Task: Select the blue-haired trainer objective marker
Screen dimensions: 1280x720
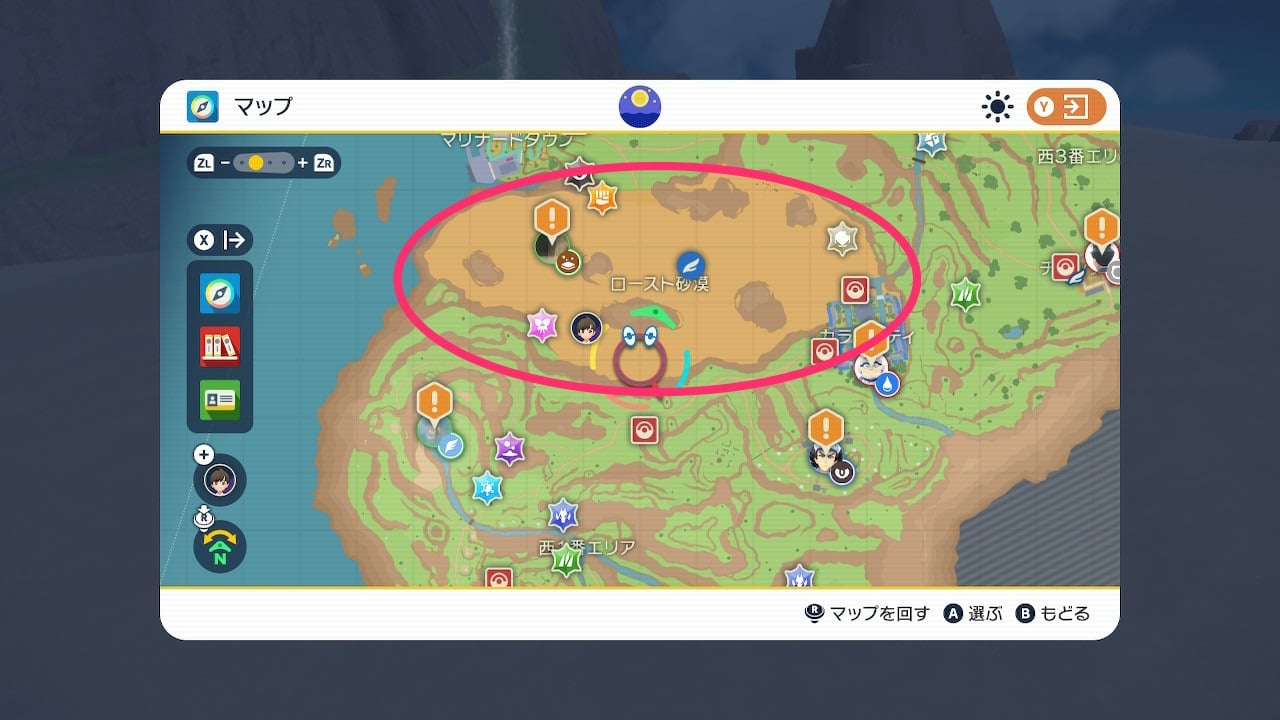Action: click(826, 455)
